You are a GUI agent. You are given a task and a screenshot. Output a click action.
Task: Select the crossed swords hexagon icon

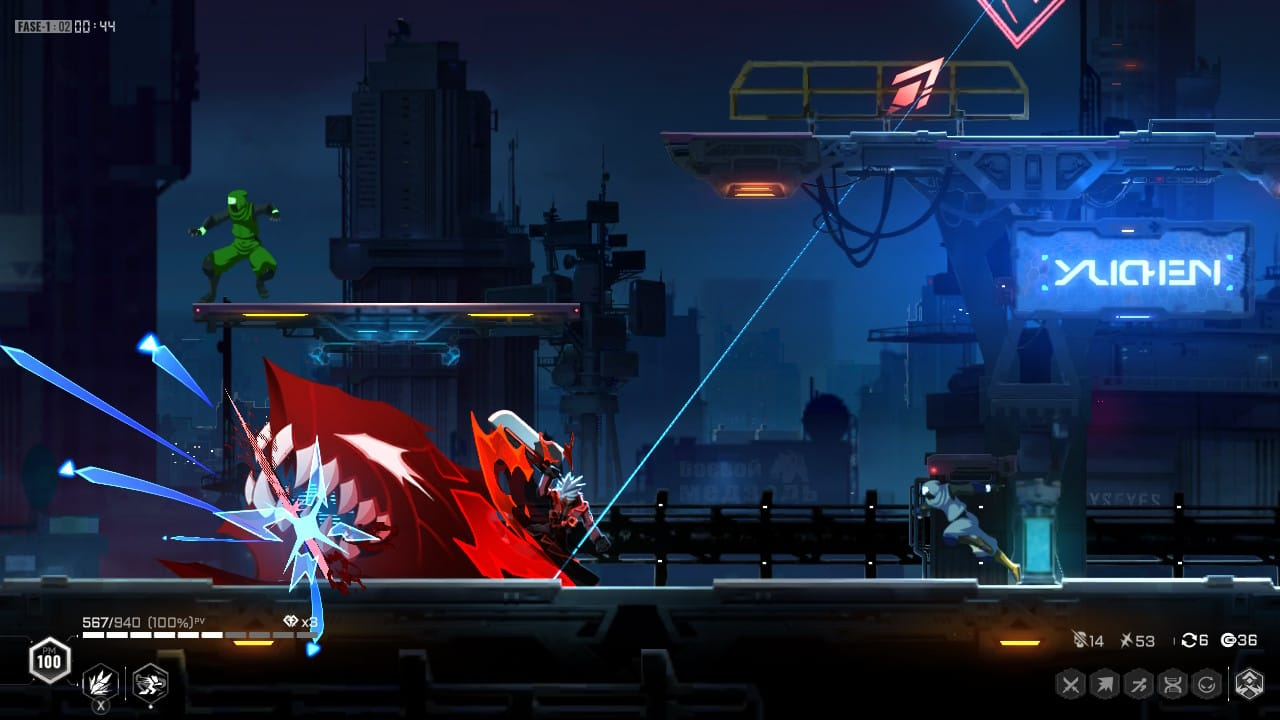pos(1071,685)
